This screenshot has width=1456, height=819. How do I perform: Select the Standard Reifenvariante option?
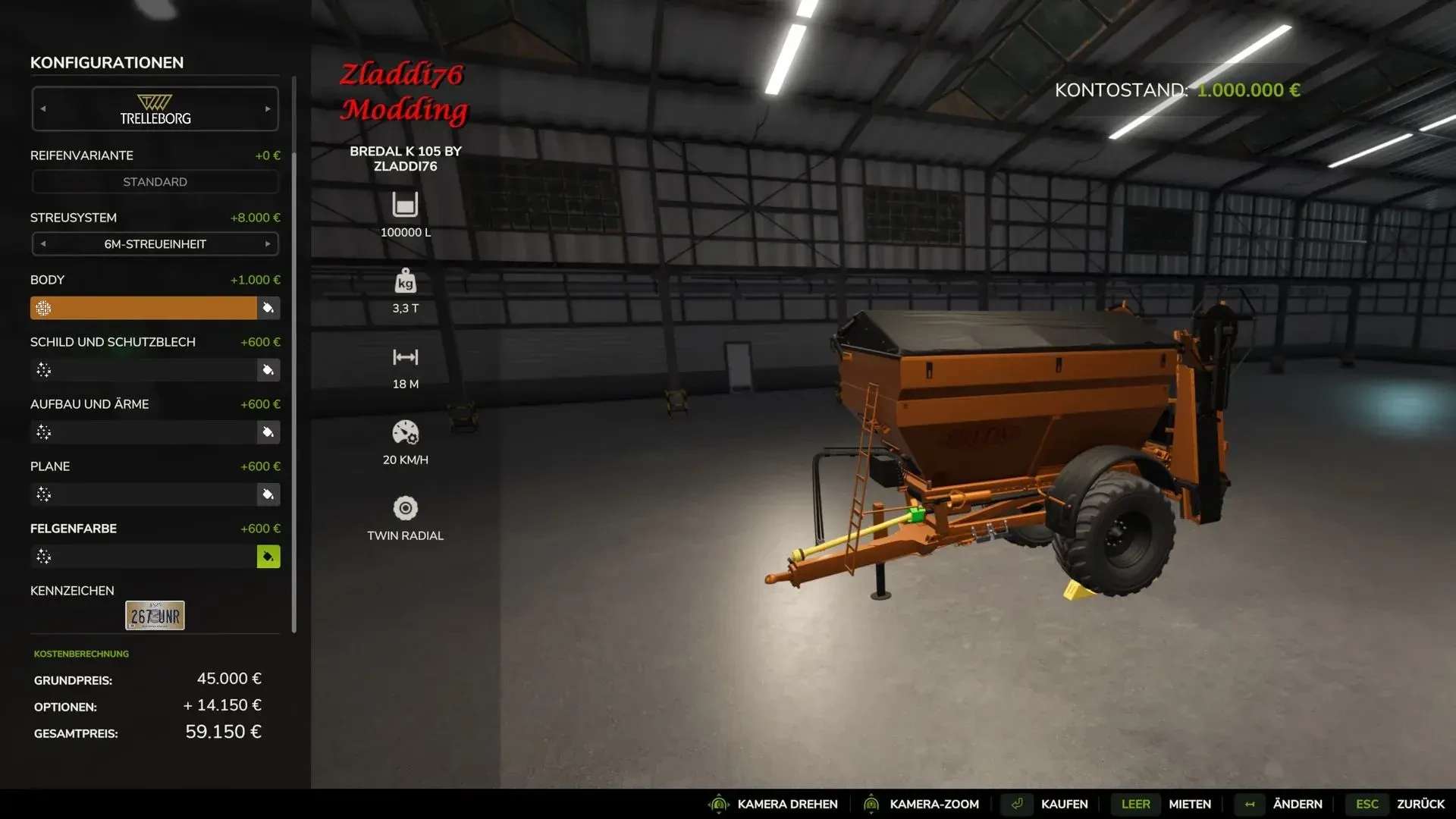coord(155,182)
